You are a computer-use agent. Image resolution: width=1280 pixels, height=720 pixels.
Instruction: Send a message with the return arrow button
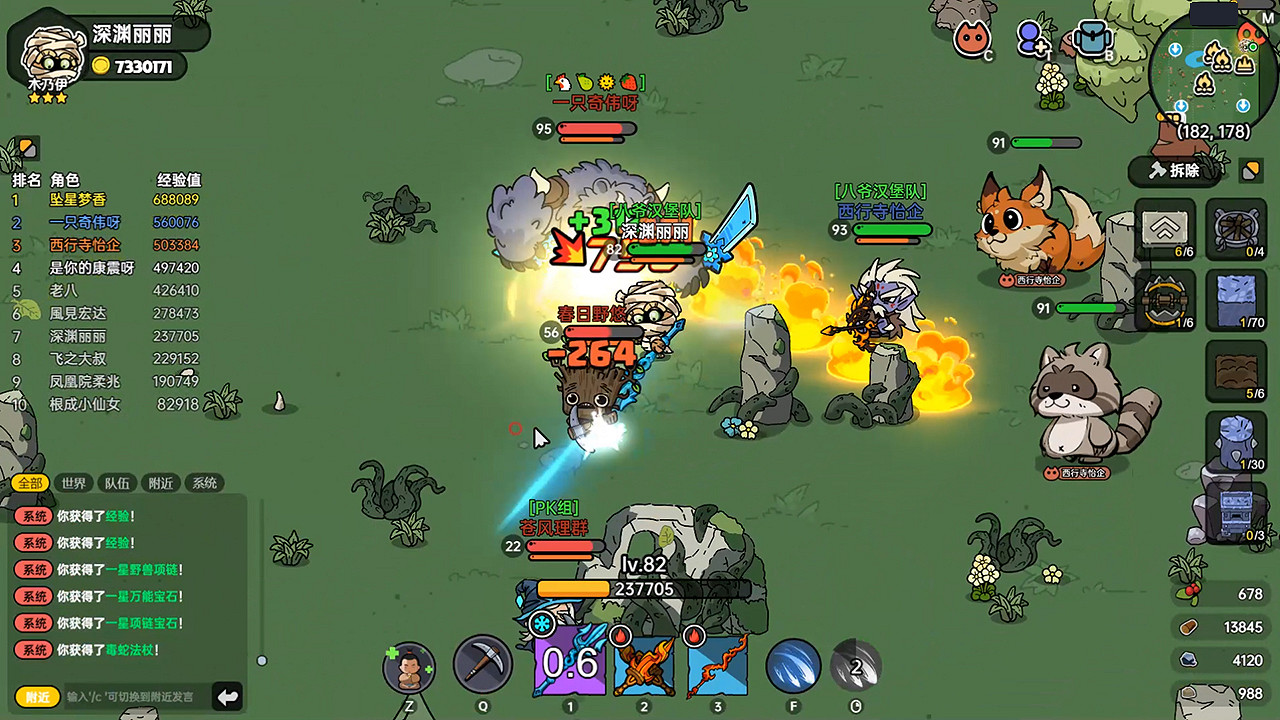point(227,697)
